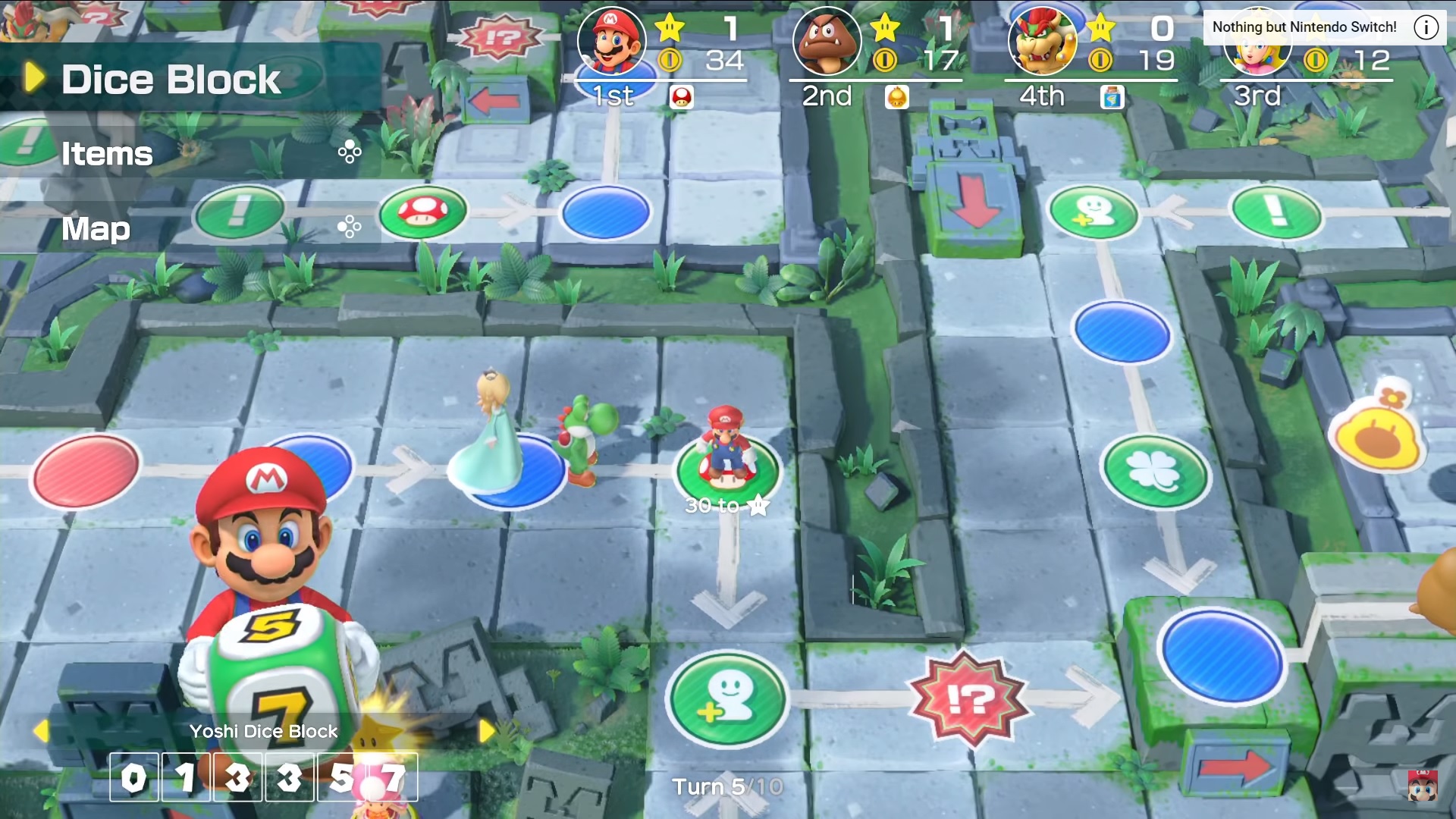The height and width of the screenshot is (819, 1456).
Task: Open the Items menu
Action: click(x=108, y=154)
